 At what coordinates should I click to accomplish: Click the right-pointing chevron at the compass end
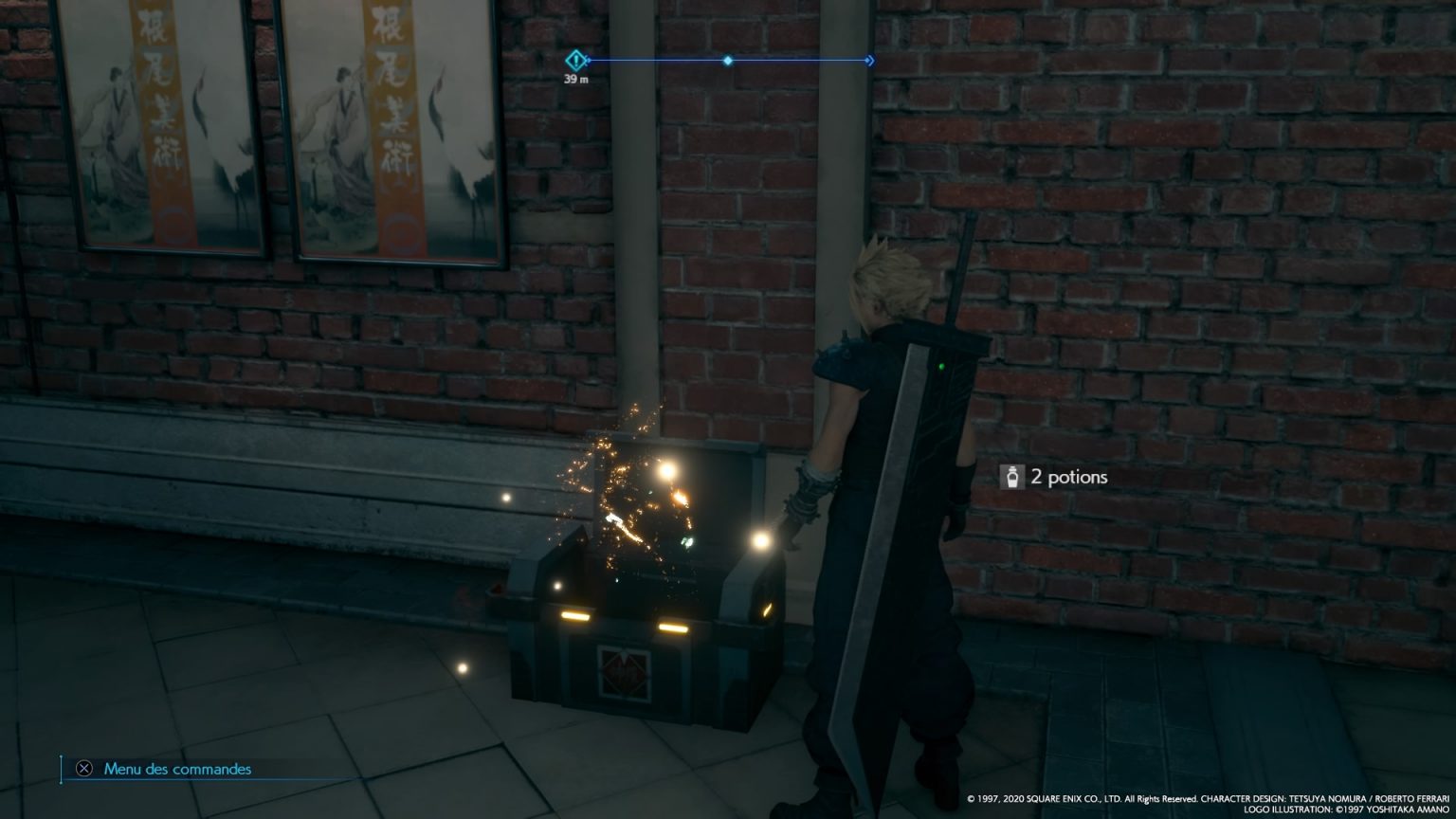pyautogui.click(x=869, y=59)
